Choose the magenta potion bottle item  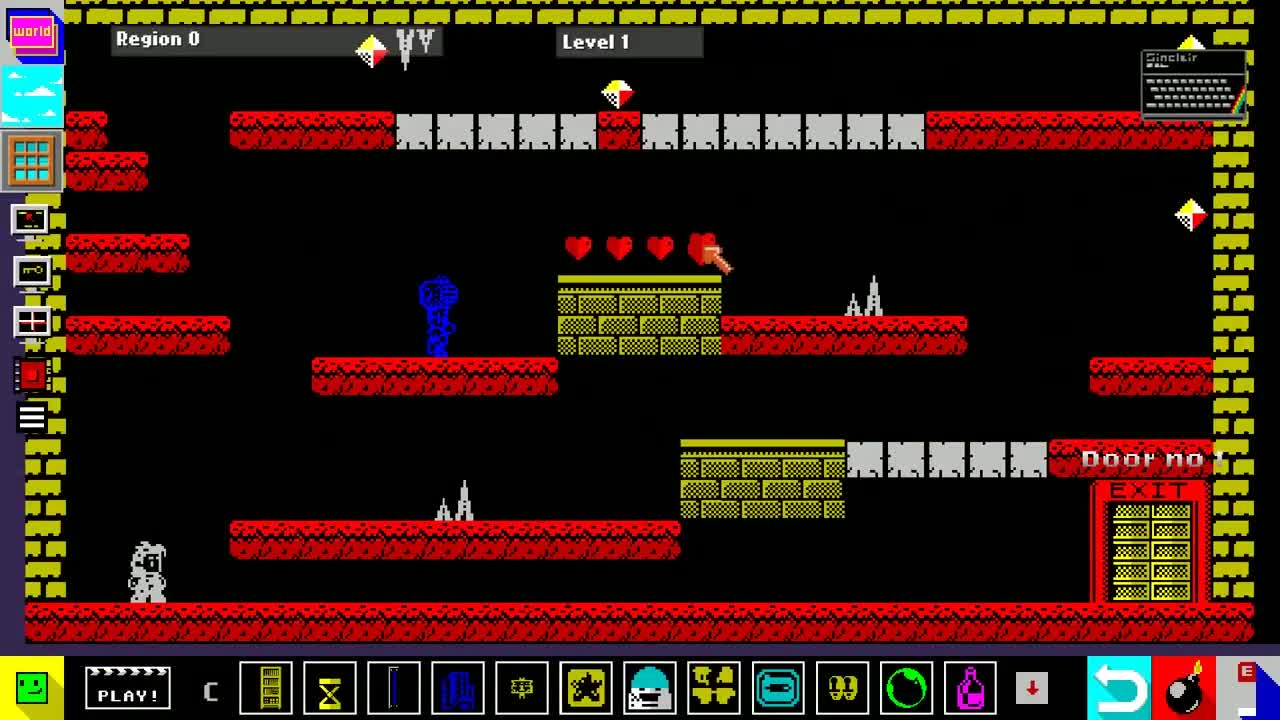(x=970, y=689)
